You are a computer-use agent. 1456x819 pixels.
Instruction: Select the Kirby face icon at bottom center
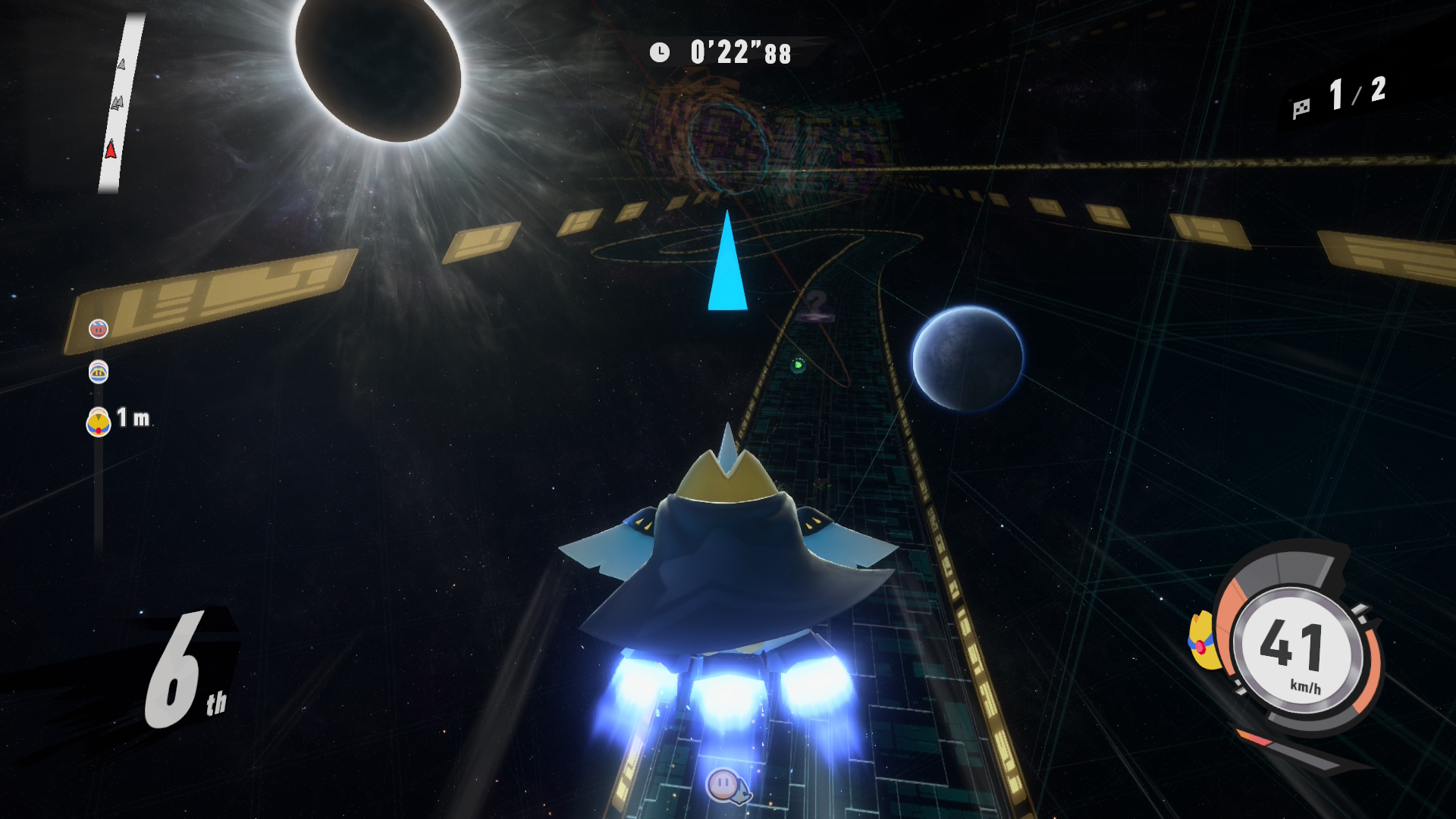click(723, 784)
